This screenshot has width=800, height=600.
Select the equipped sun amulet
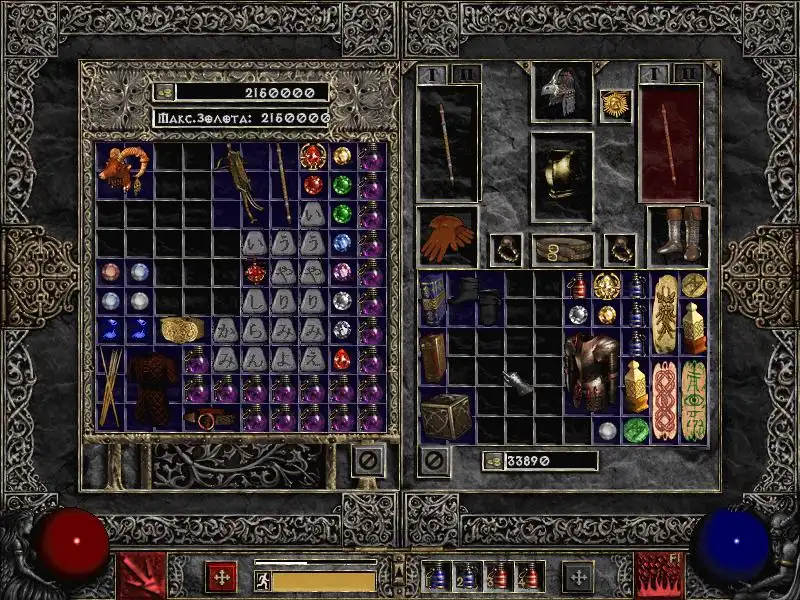pyautogui.click(x=613, y=106)
